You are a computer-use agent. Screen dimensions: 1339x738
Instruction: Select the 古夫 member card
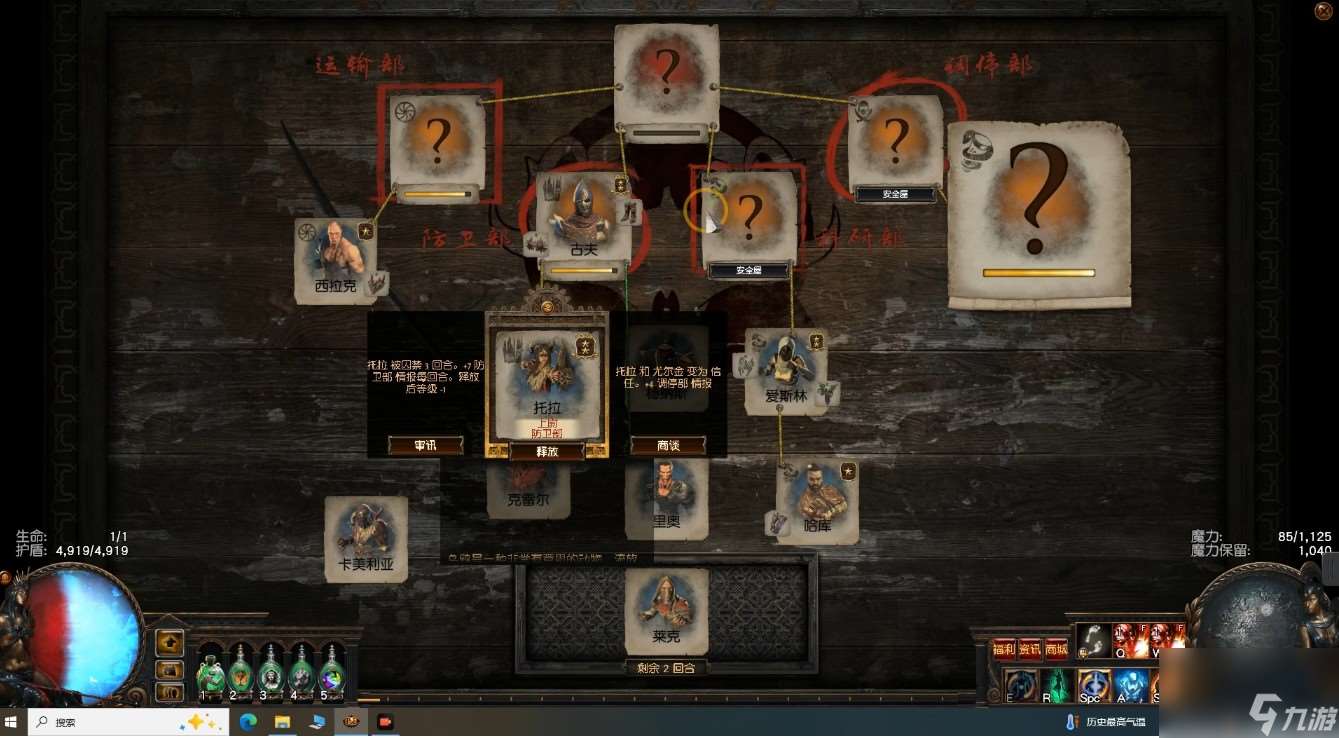[583, 218]
